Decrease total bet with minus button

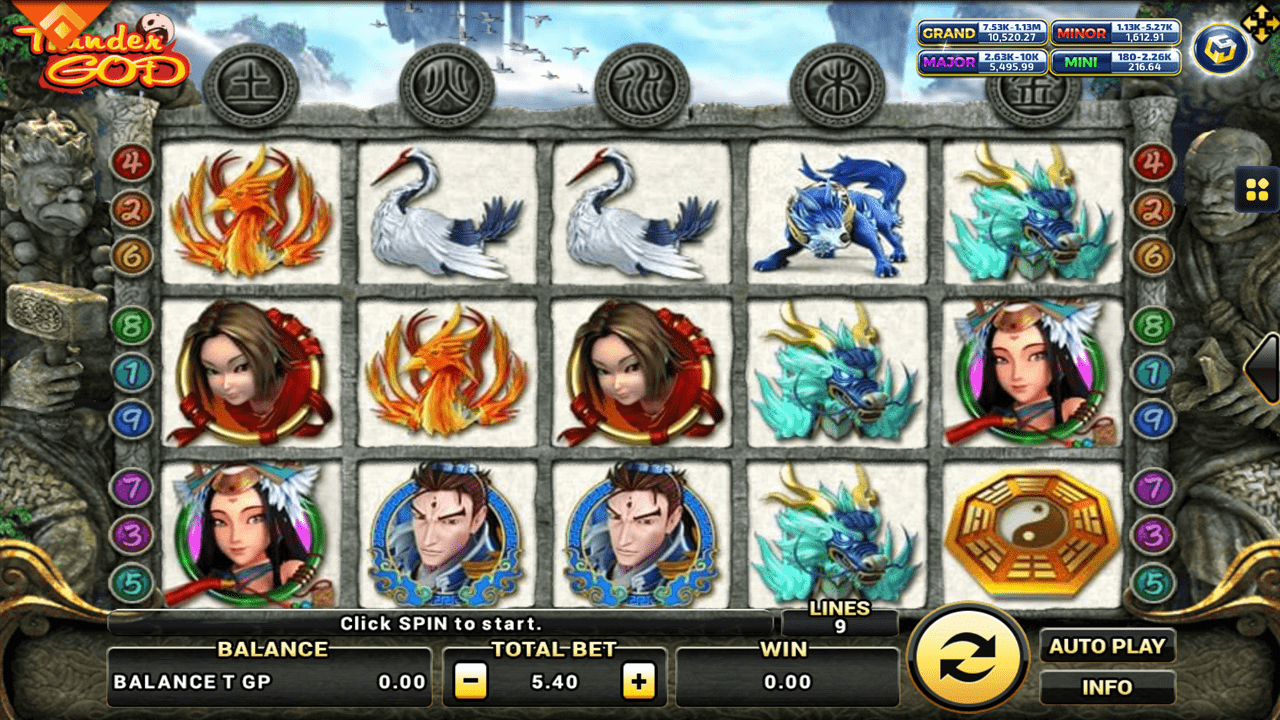point(470,683)
